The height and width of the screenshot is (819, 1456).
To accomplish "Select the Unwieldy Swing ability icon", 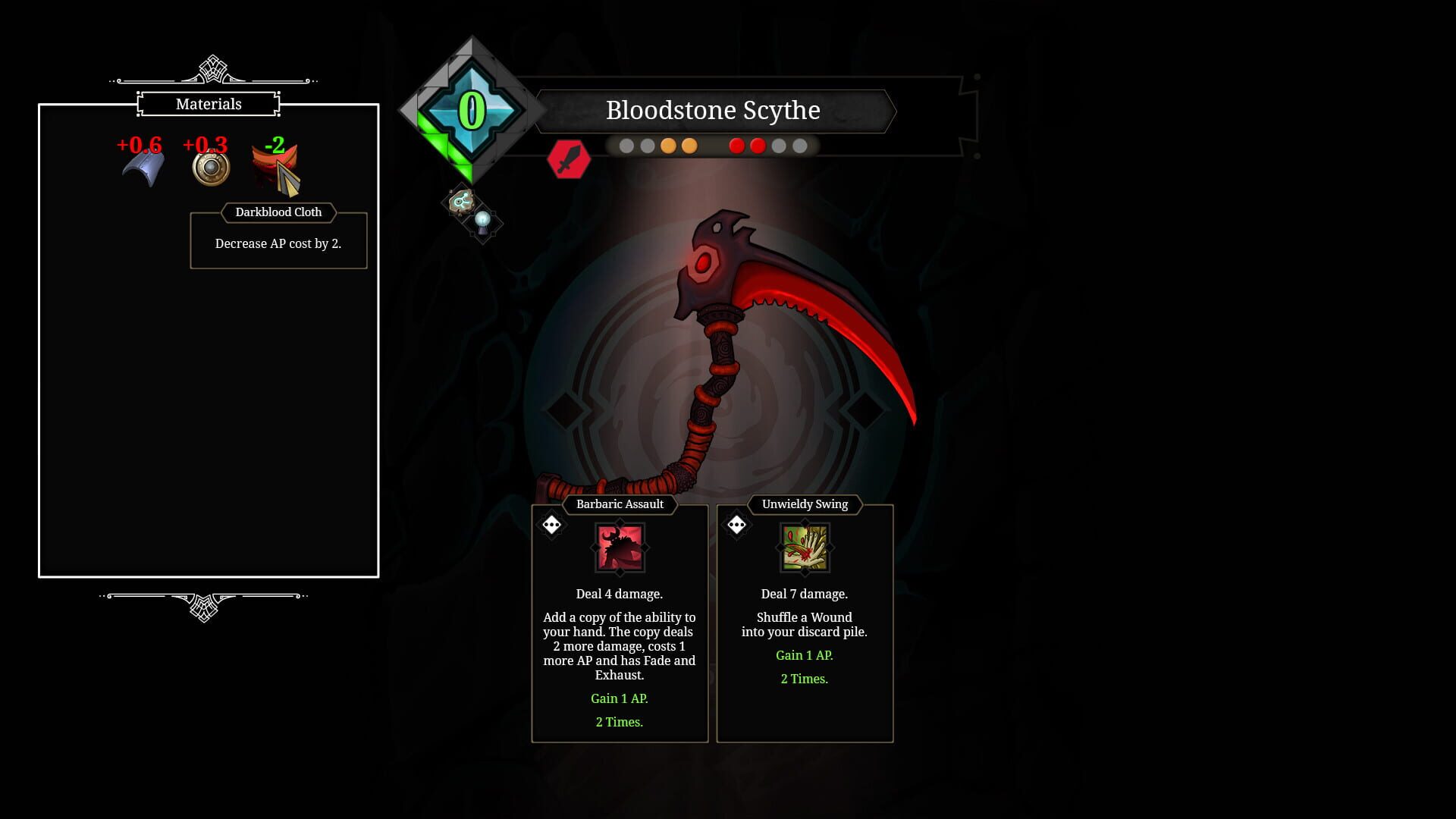I will pos(805,548).
